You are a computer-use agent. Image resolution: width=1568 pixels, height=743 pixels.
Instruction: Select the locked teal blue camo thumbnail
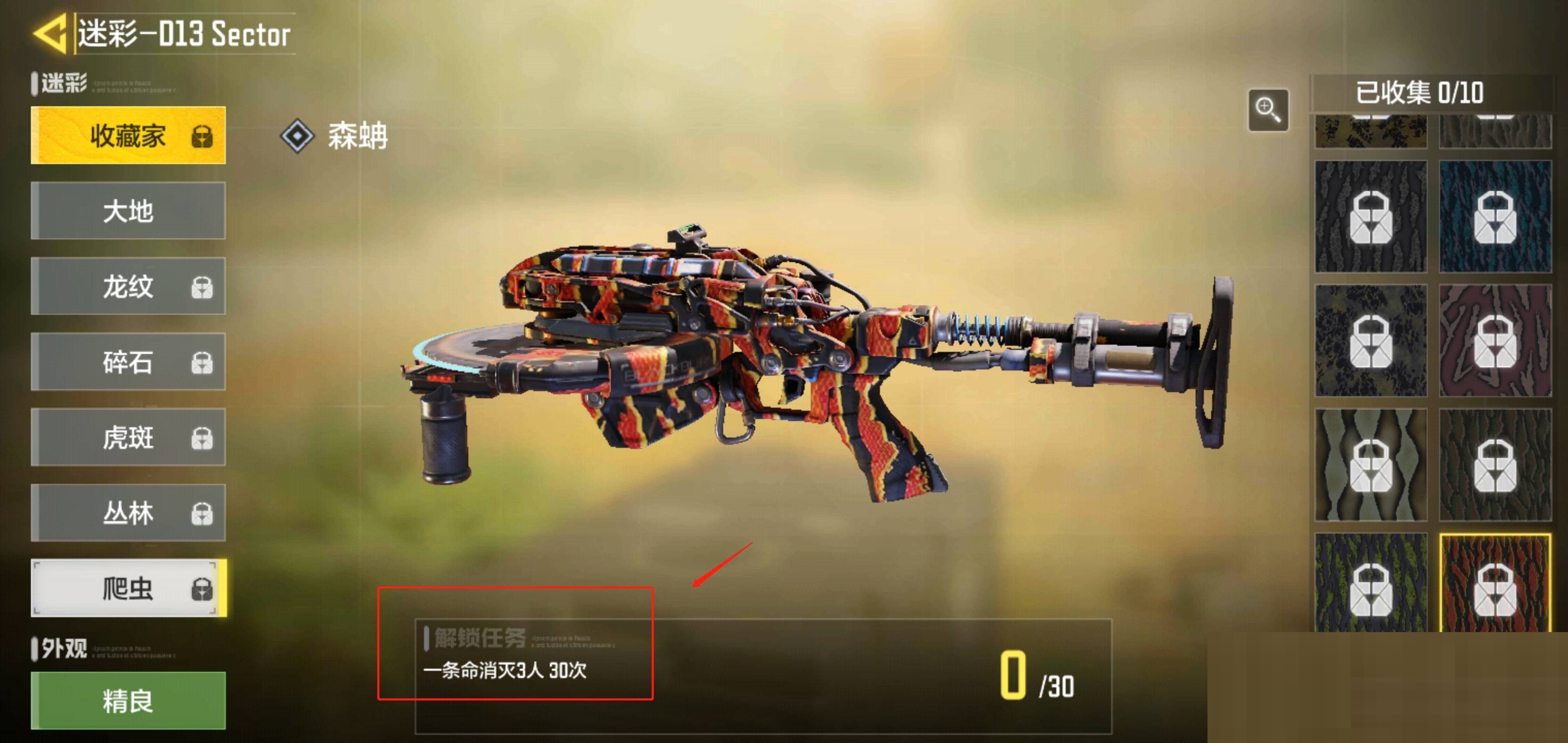(1494, 217)
